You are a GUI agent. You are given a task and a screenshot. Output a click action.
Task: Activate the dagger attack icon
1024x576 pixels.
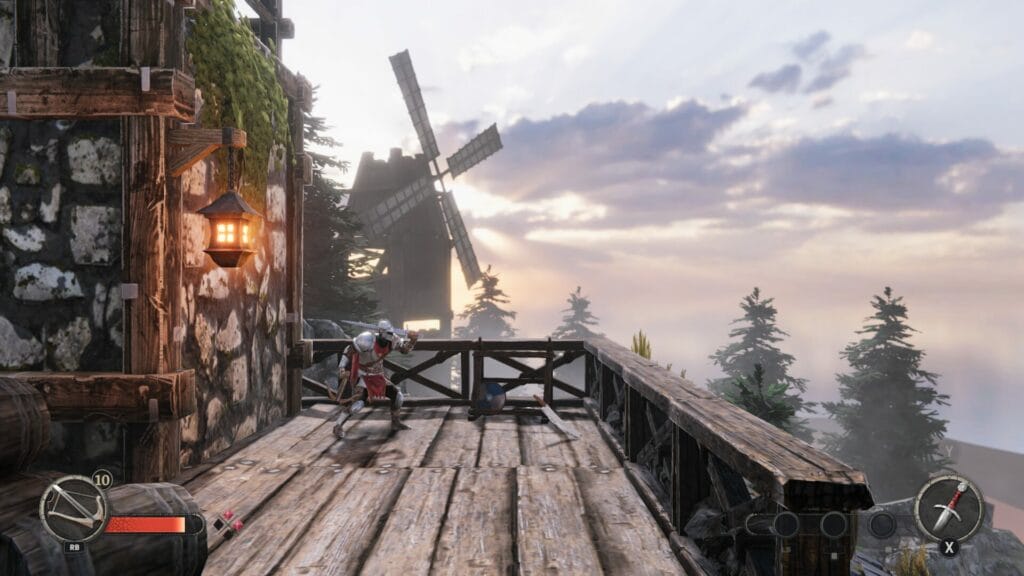pos(949,507)
